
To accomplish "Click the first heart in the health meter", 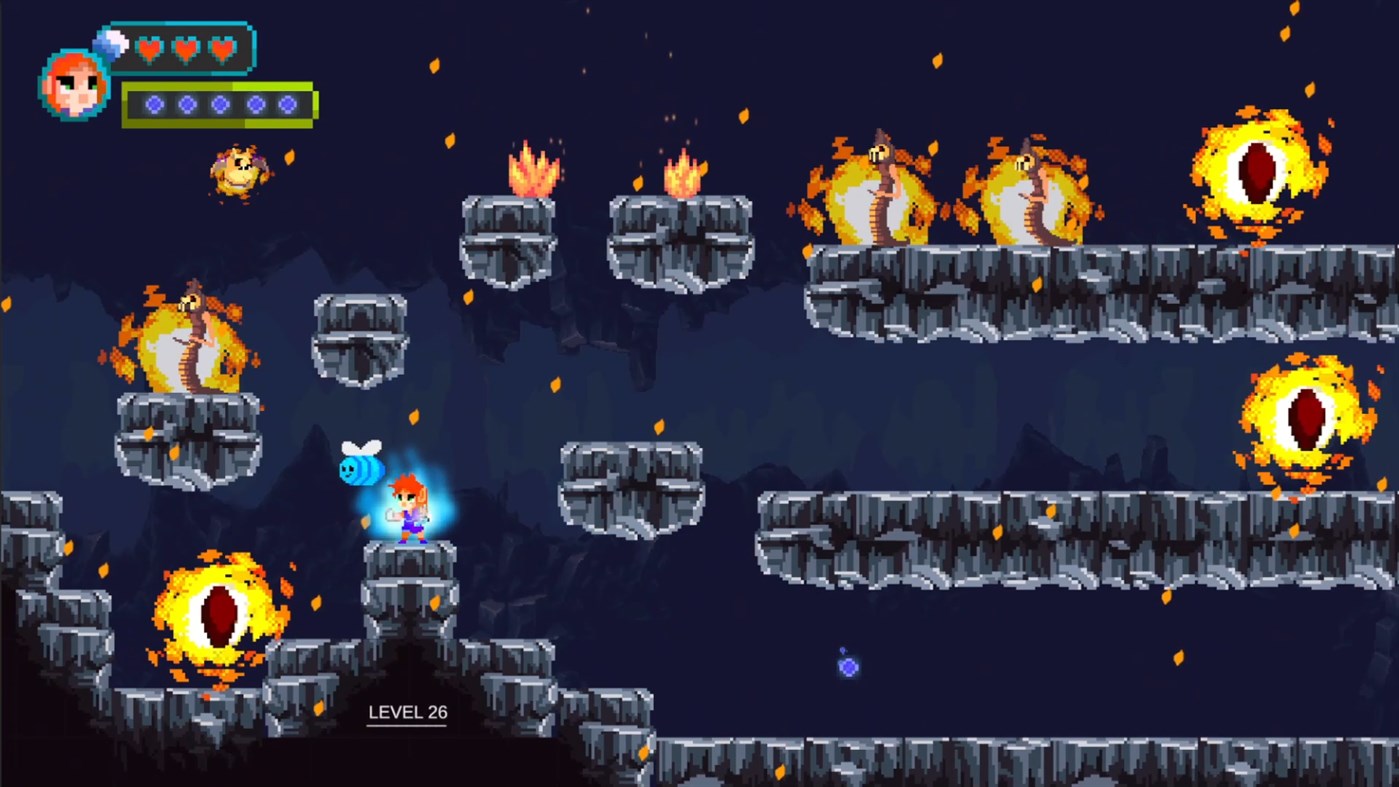I will click(x=150, y=48).
